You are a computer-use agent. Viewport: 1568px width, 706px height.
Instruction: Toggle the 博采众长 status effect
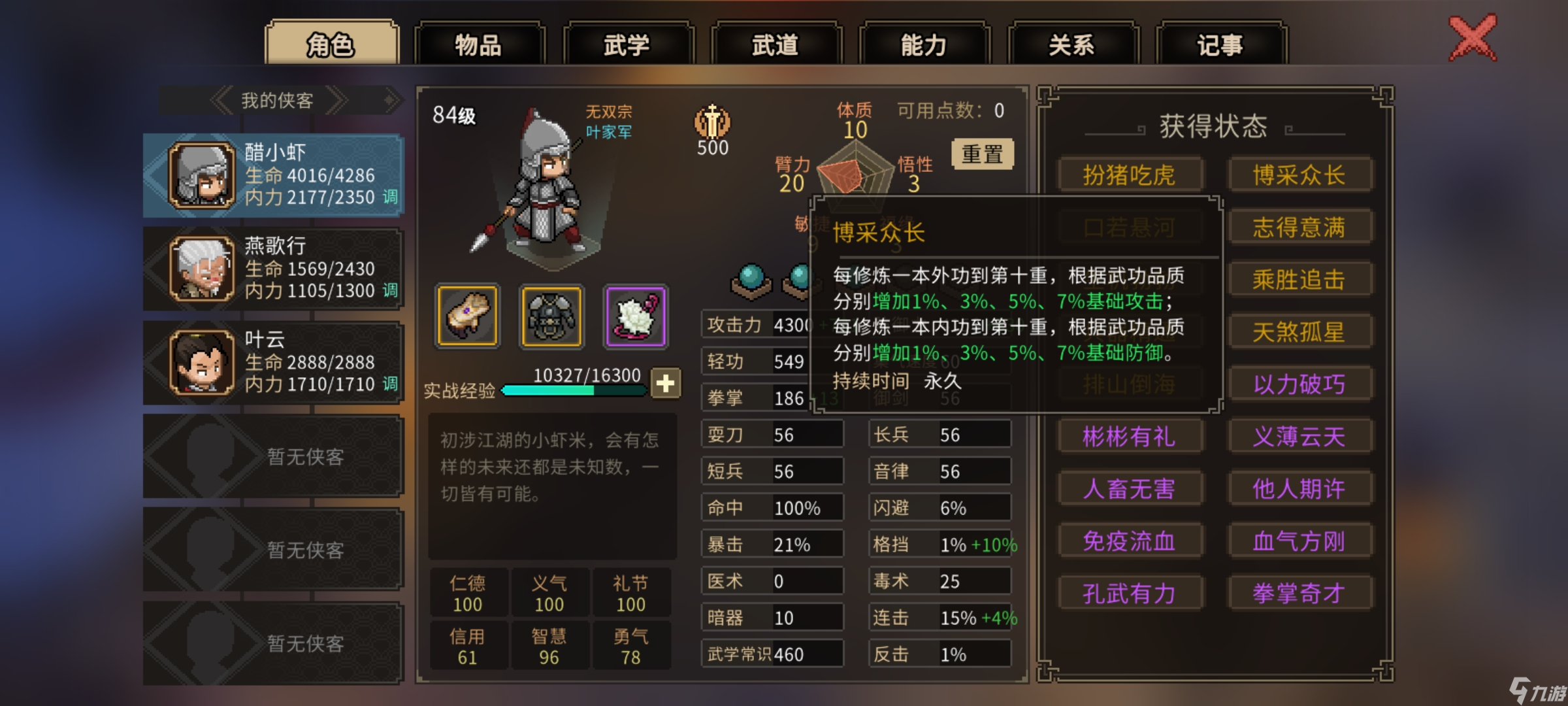[x=1300, y=175]
